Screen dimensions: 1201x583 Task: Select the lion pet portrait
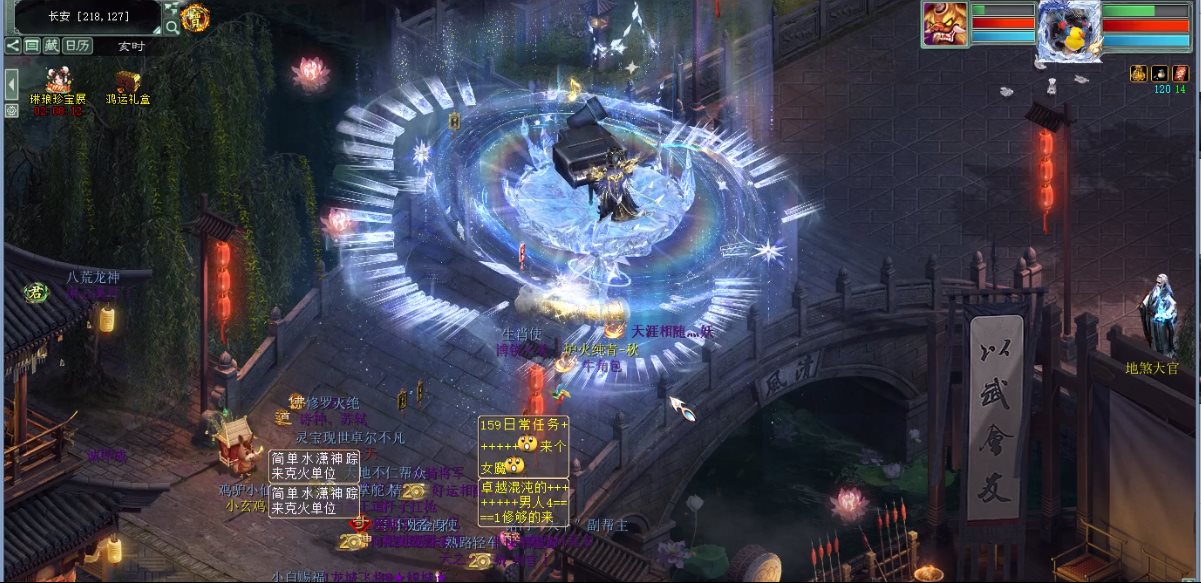pos(944,23)
